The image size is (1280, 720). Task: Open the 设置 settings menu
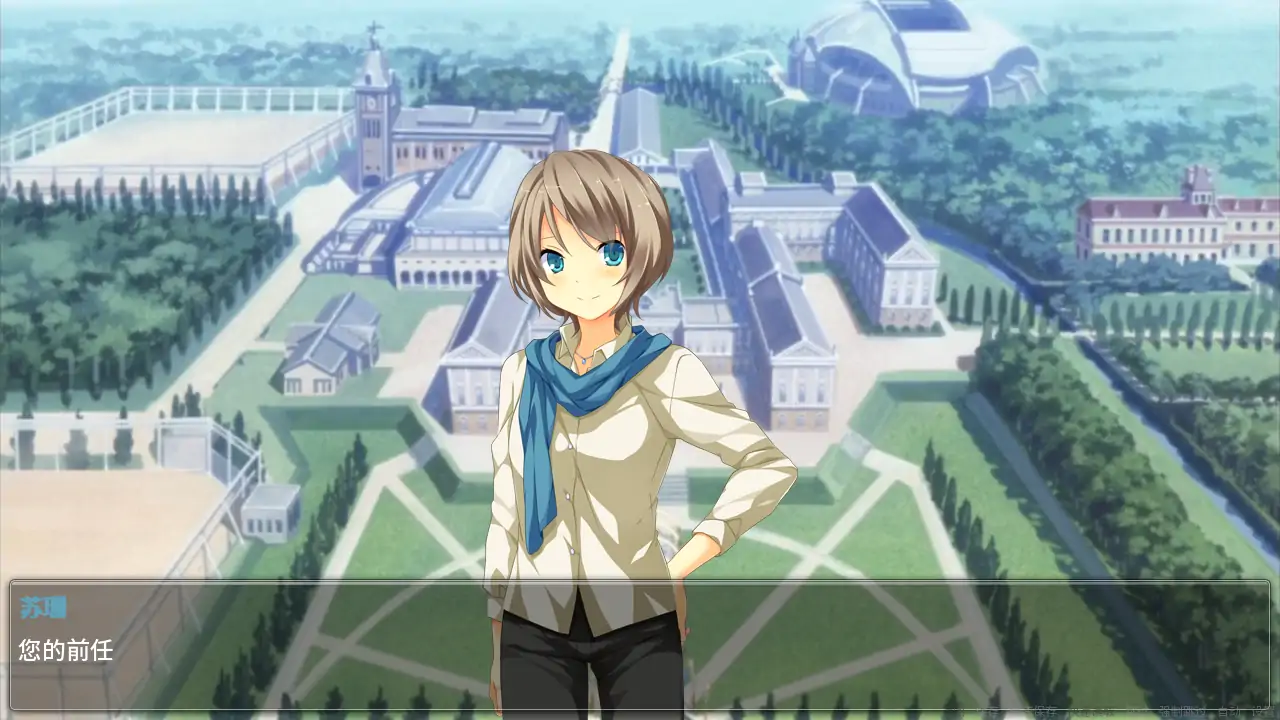tap(1263, 710)
